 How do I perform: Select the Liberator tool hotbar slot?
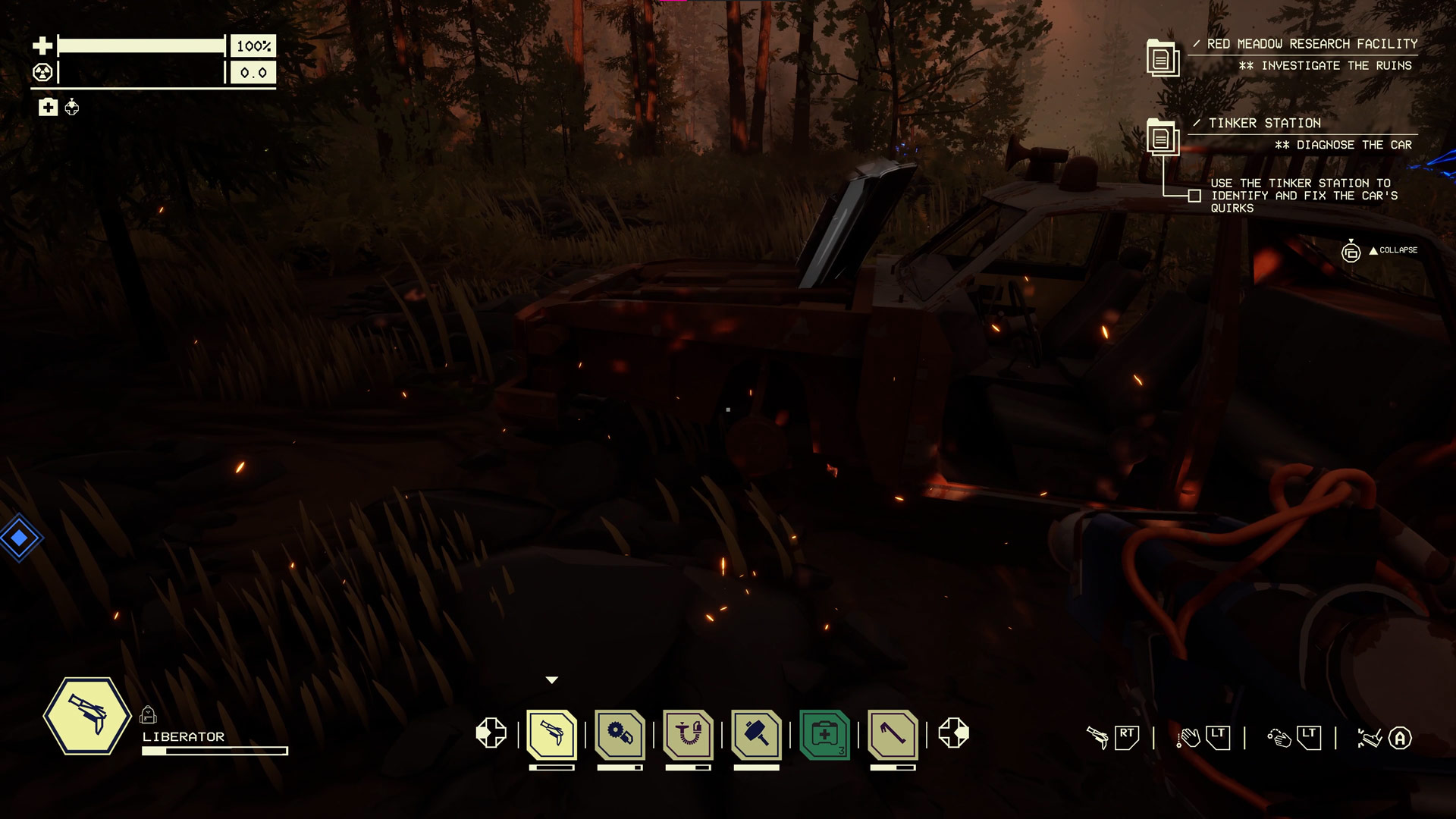click(x=552, y=734)
